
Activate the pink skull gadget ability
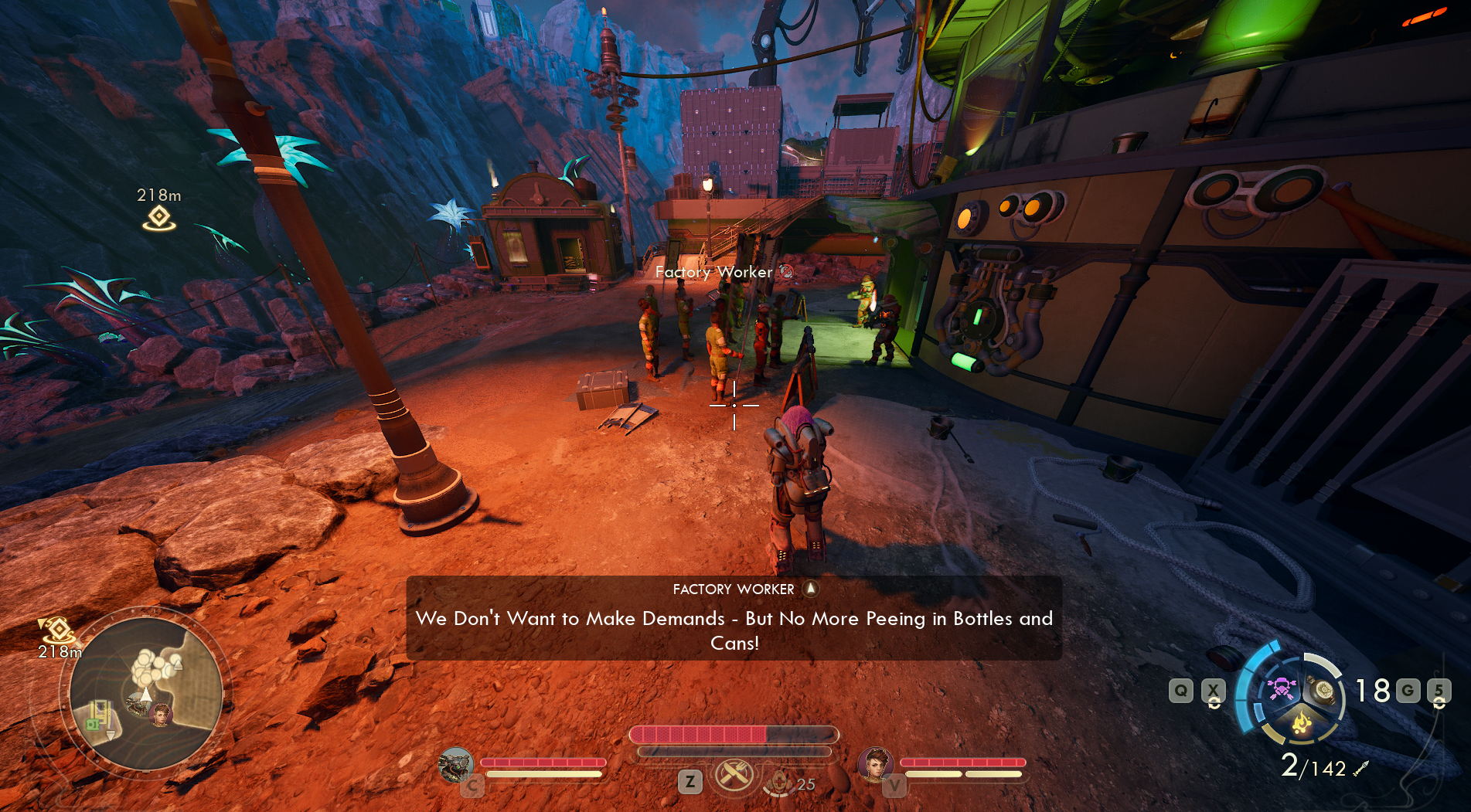pos(1281,688)
